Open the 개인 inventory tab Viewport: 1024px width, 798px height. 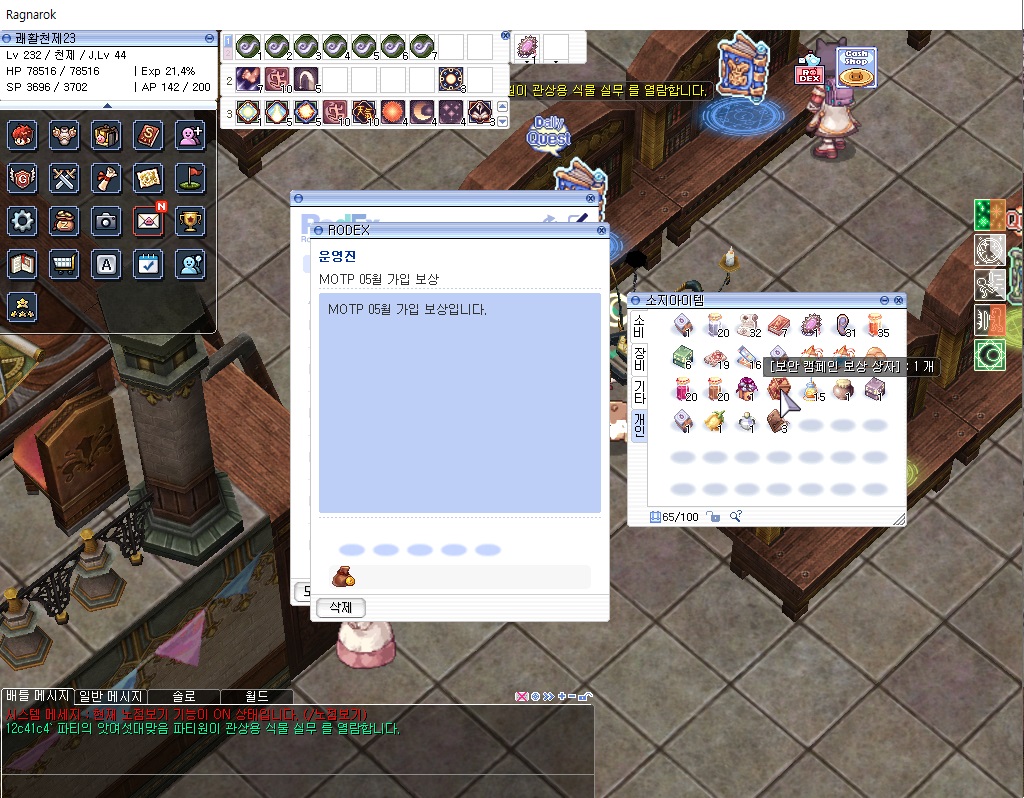[x=639, y=424]
